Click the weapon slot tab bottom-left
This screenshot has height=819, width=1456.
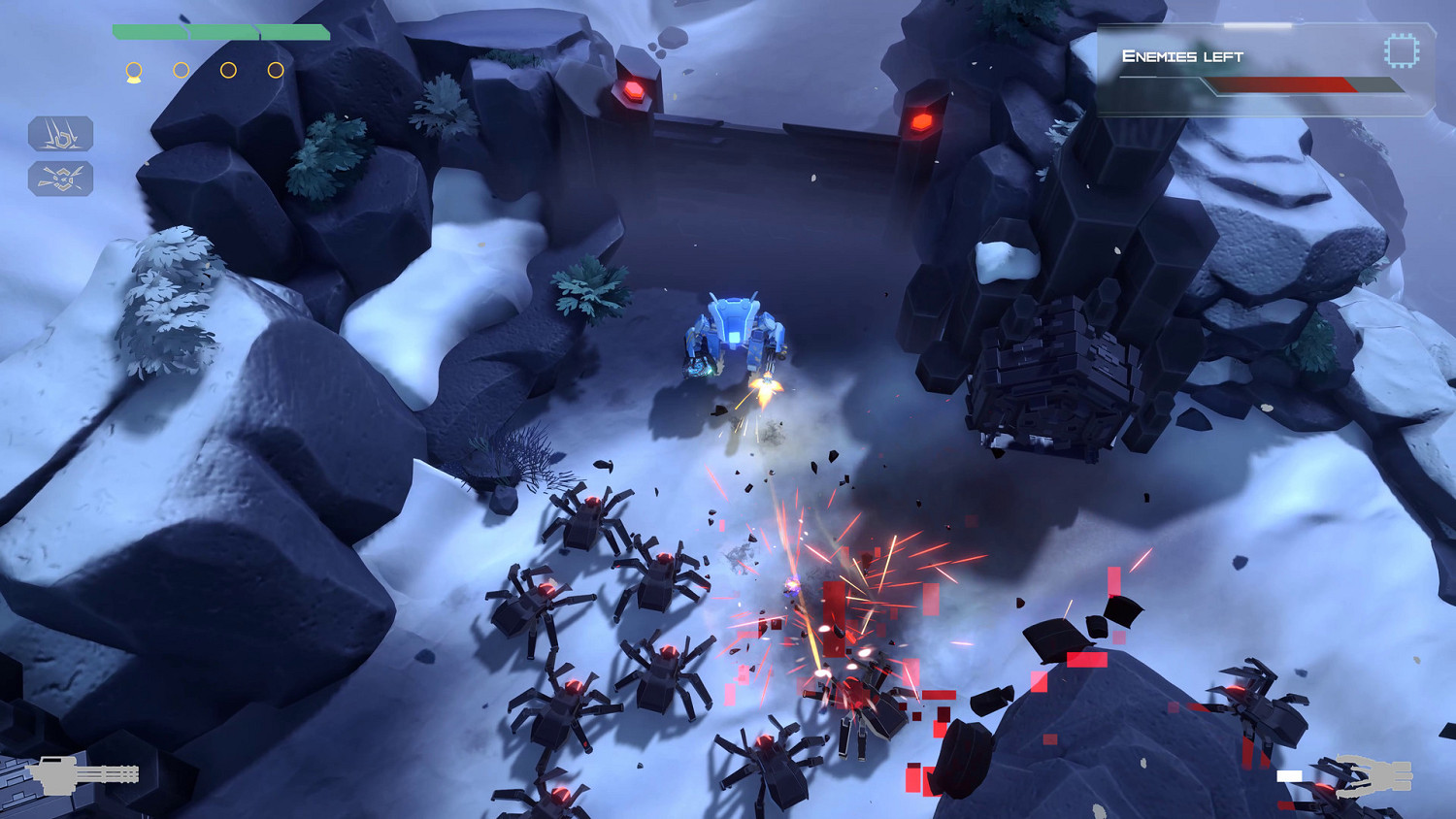[x=83, y=776]
